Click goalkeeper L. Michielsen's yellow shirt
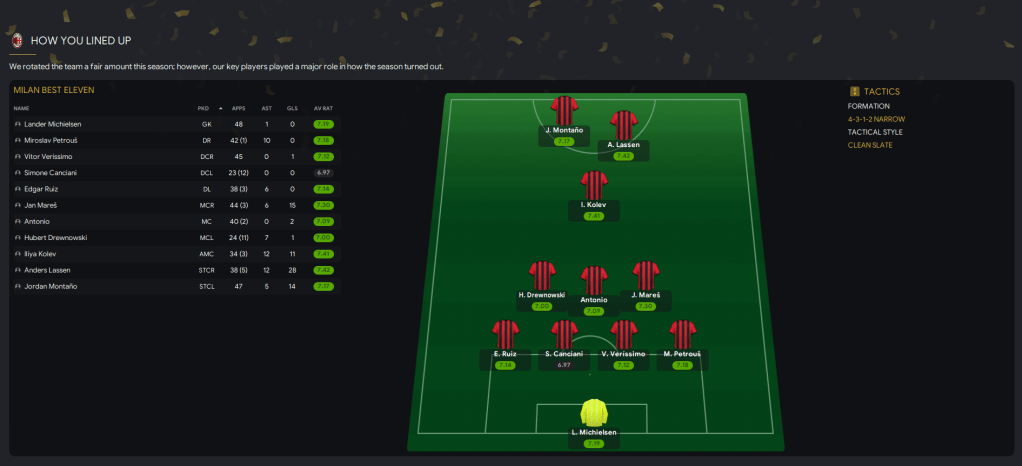1022x466 pixels. (594, 413)
